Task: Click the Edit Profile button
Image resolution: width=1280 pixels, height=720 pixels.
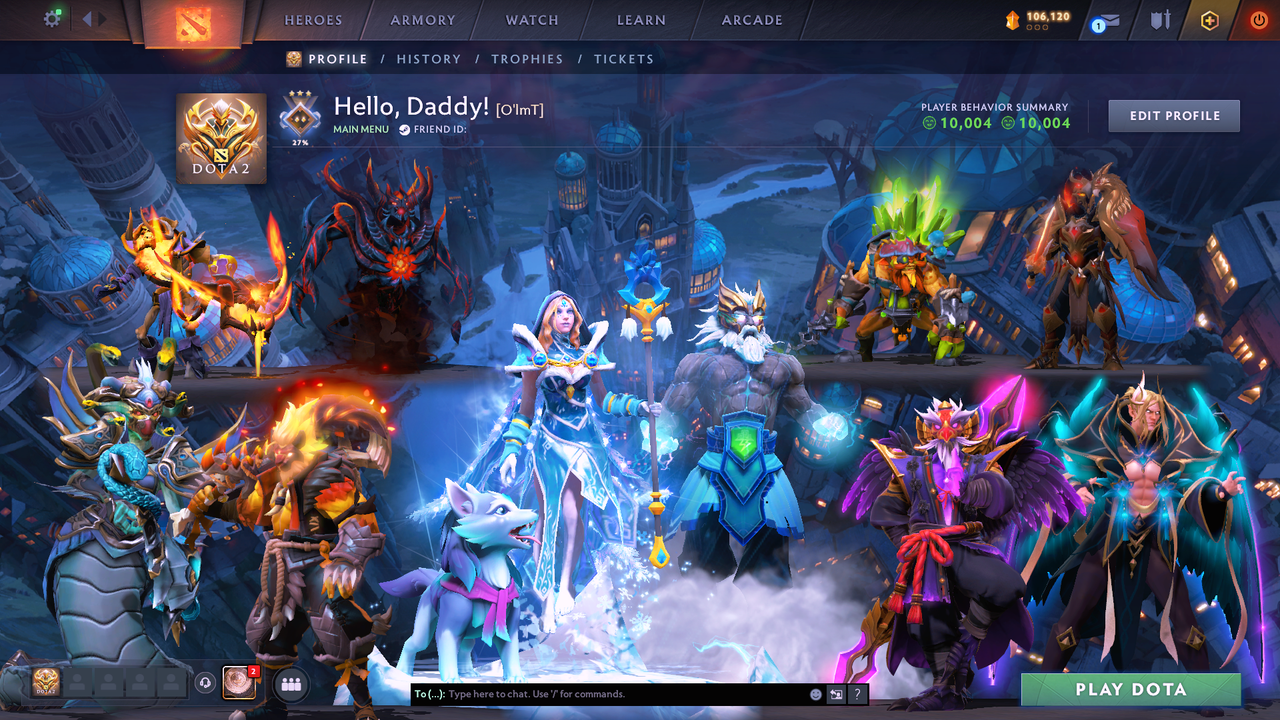Action: pos(1173,115)
